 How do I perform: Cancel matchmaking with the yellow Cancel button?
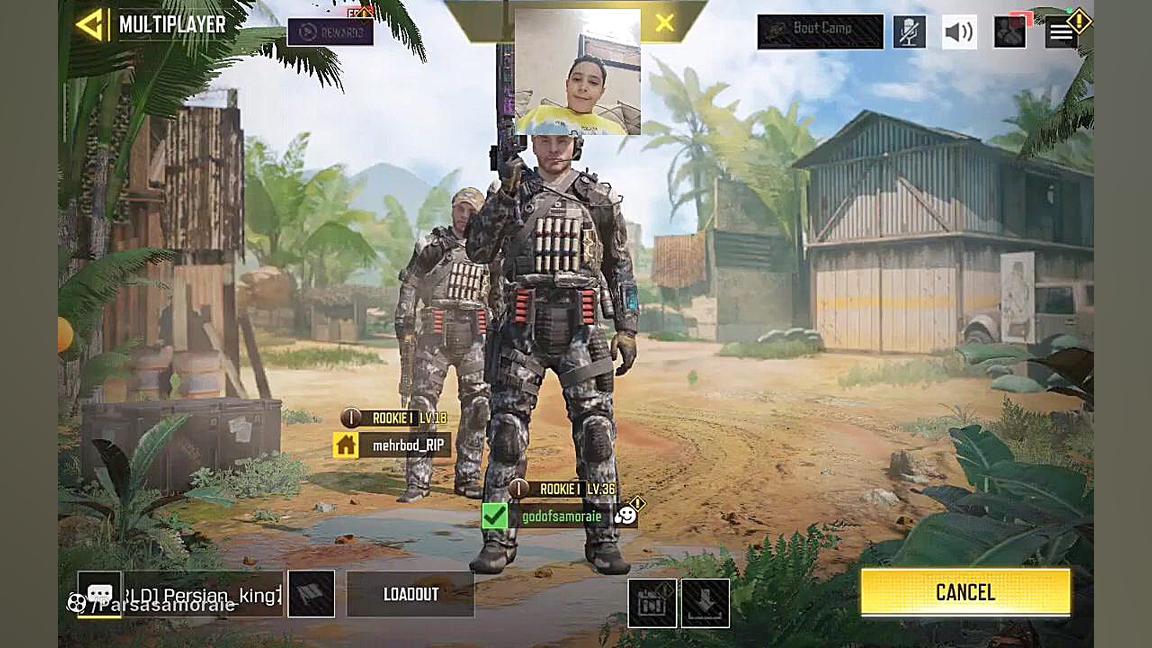[965, 592]
